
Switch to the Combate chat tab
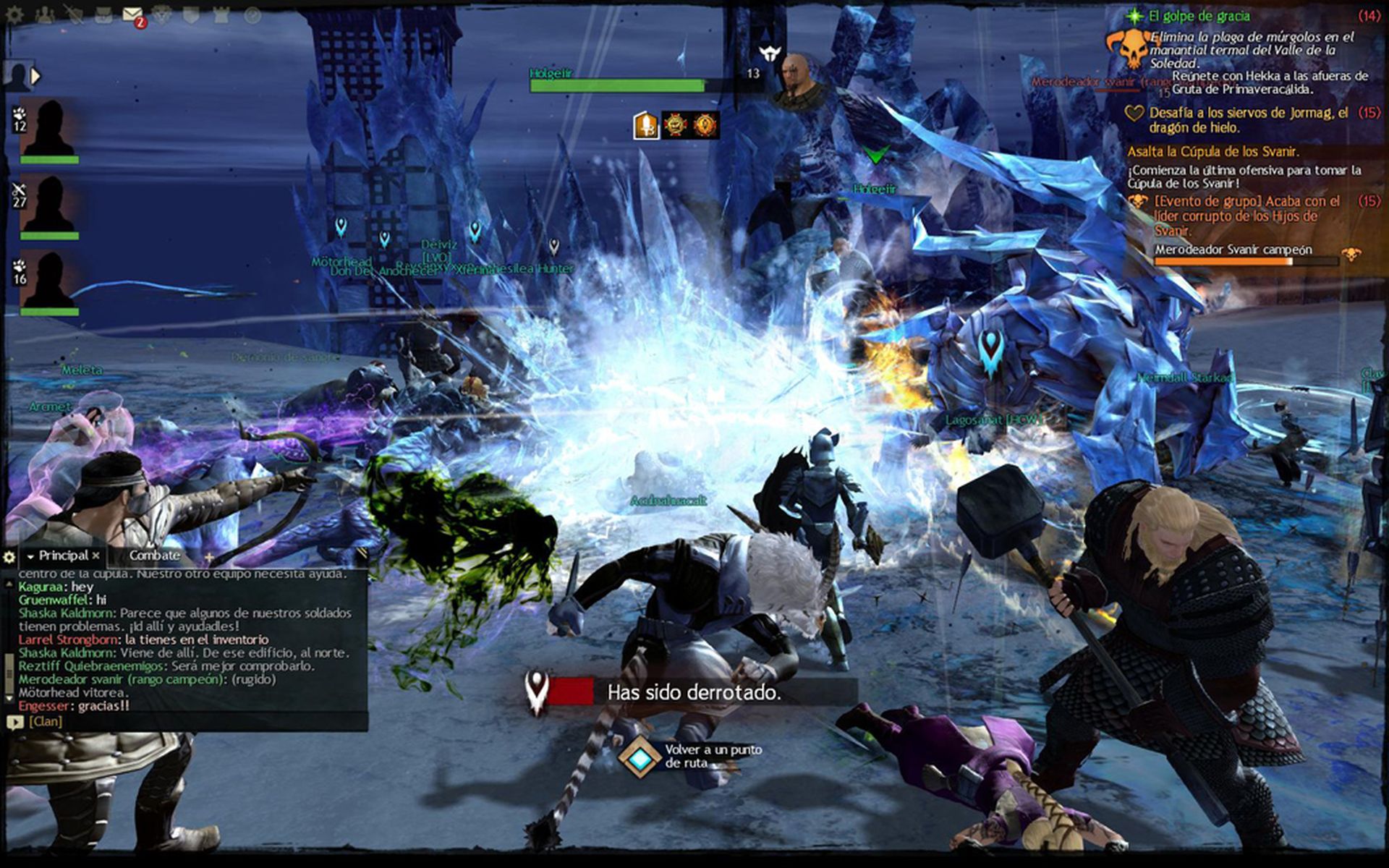coord(154,556)
